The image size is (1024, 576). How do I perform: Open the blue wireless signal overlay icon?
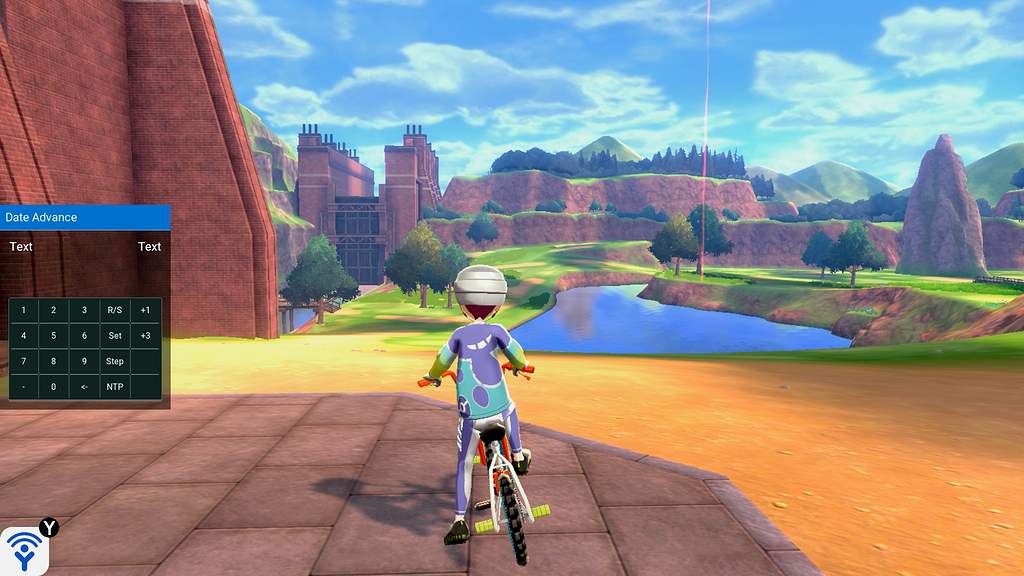[x=24, y=550]
